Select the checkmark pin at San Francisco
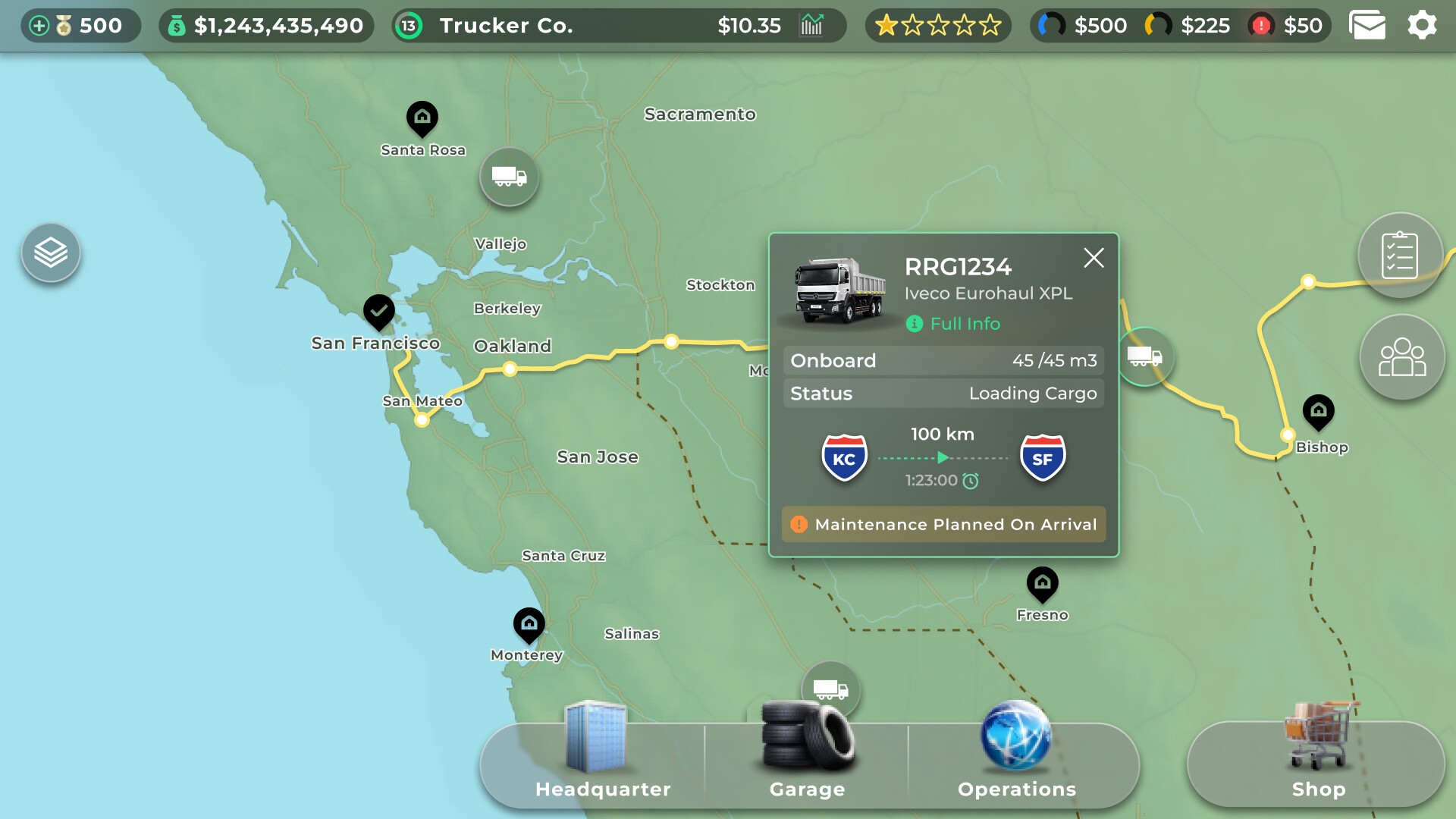This screenshot has width=1456, height=819. pos(378,312)
